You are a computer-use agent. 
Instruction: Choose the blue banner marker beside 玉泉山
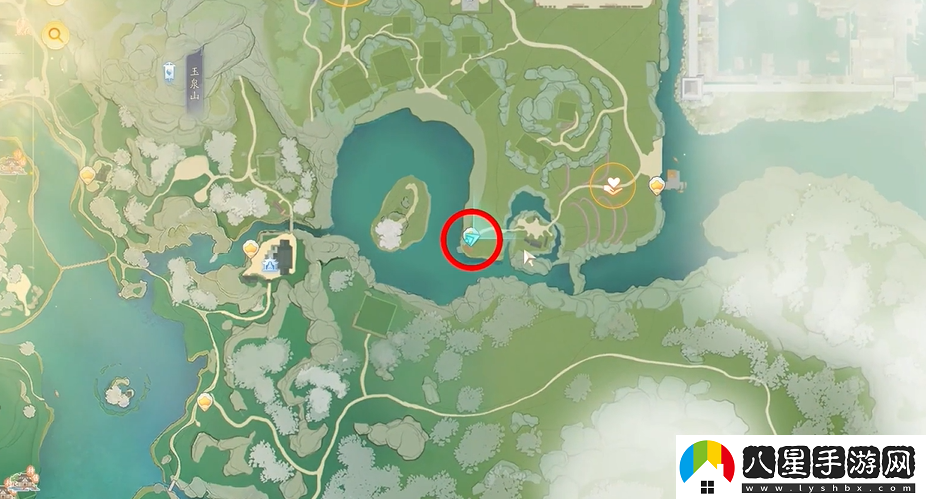pyautogui.click(x=172, y=71)
